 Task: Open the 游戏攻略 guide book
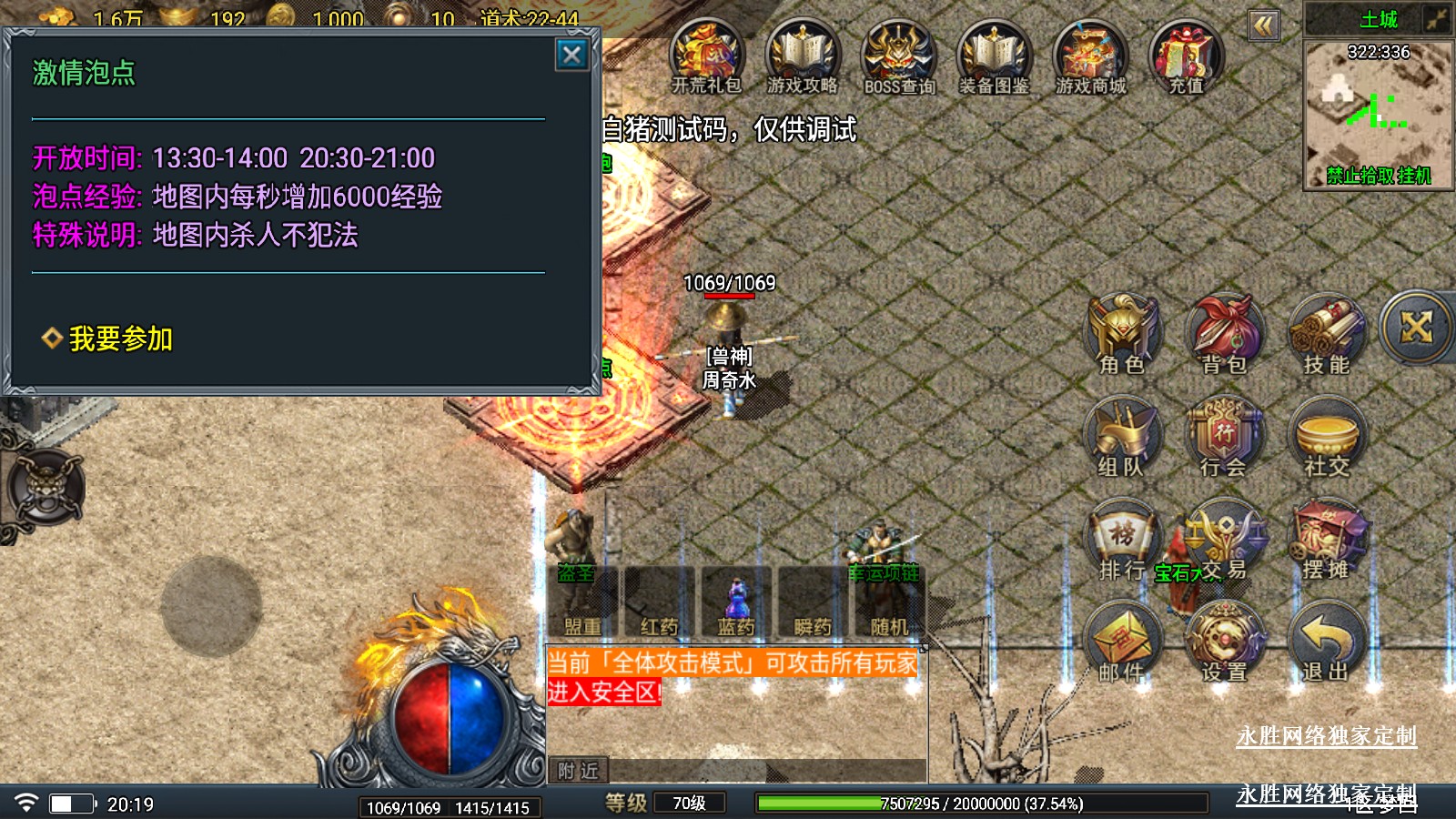pyautogui.click(x=803, y=57)
